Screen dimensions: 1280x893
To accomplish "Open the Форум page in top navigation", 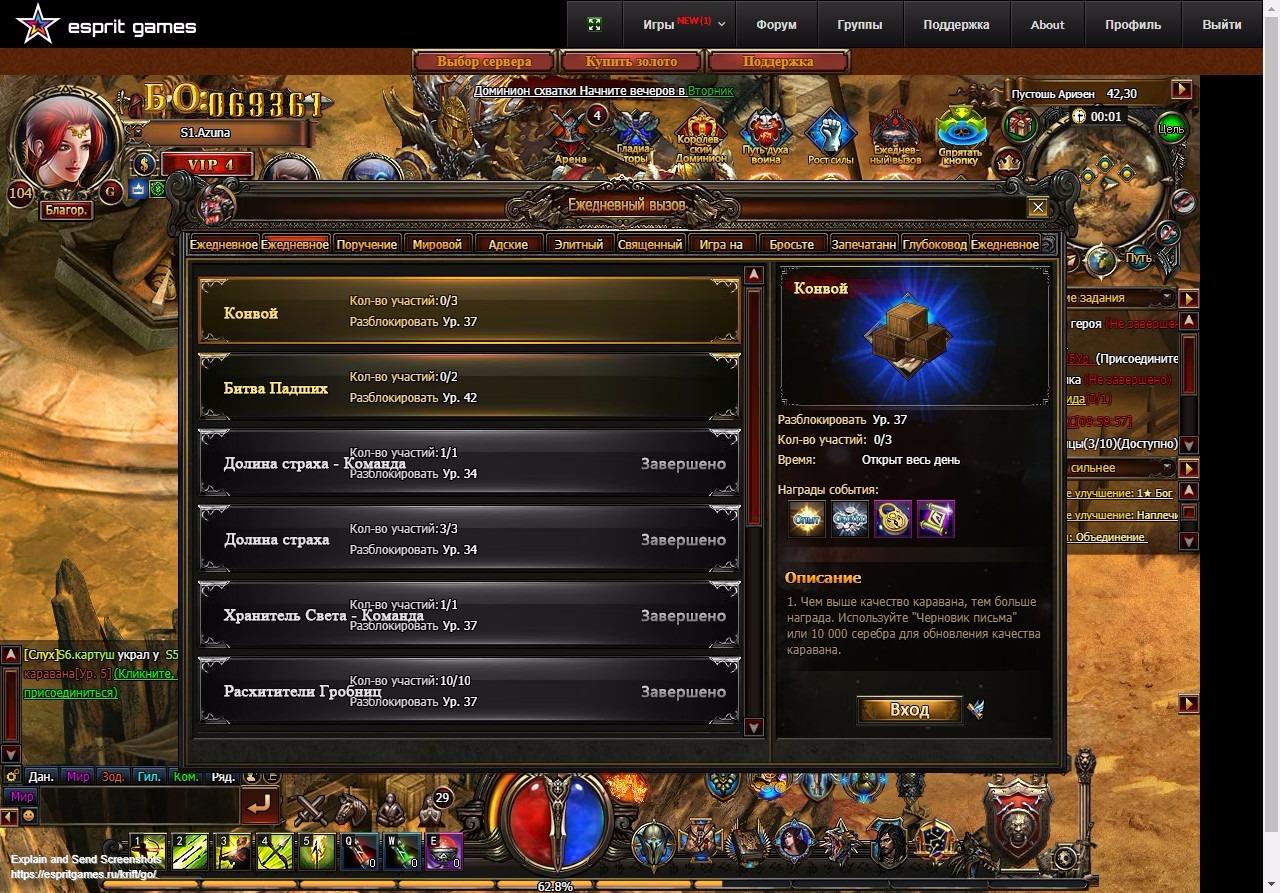I will [x=776, y=25].
